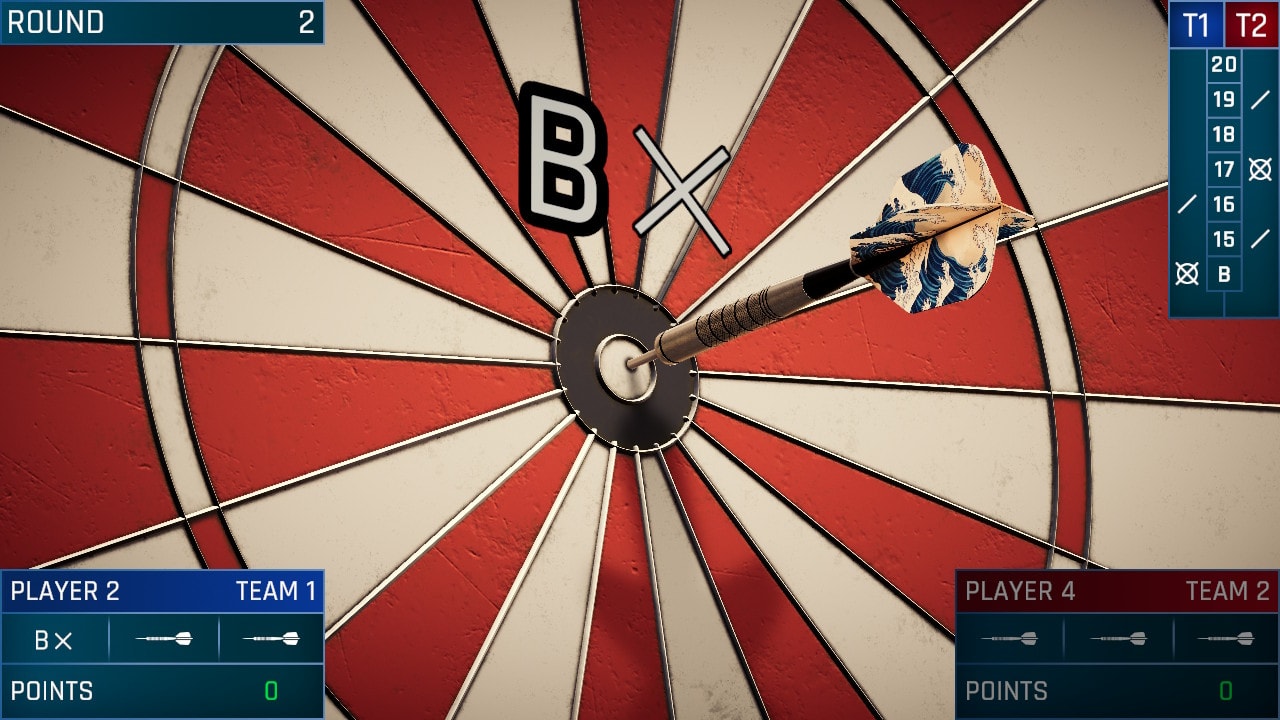The width and height of the screenshot is (1280, 720).
Task: Expand the Round 2 header panel
Action: [160, 20]
